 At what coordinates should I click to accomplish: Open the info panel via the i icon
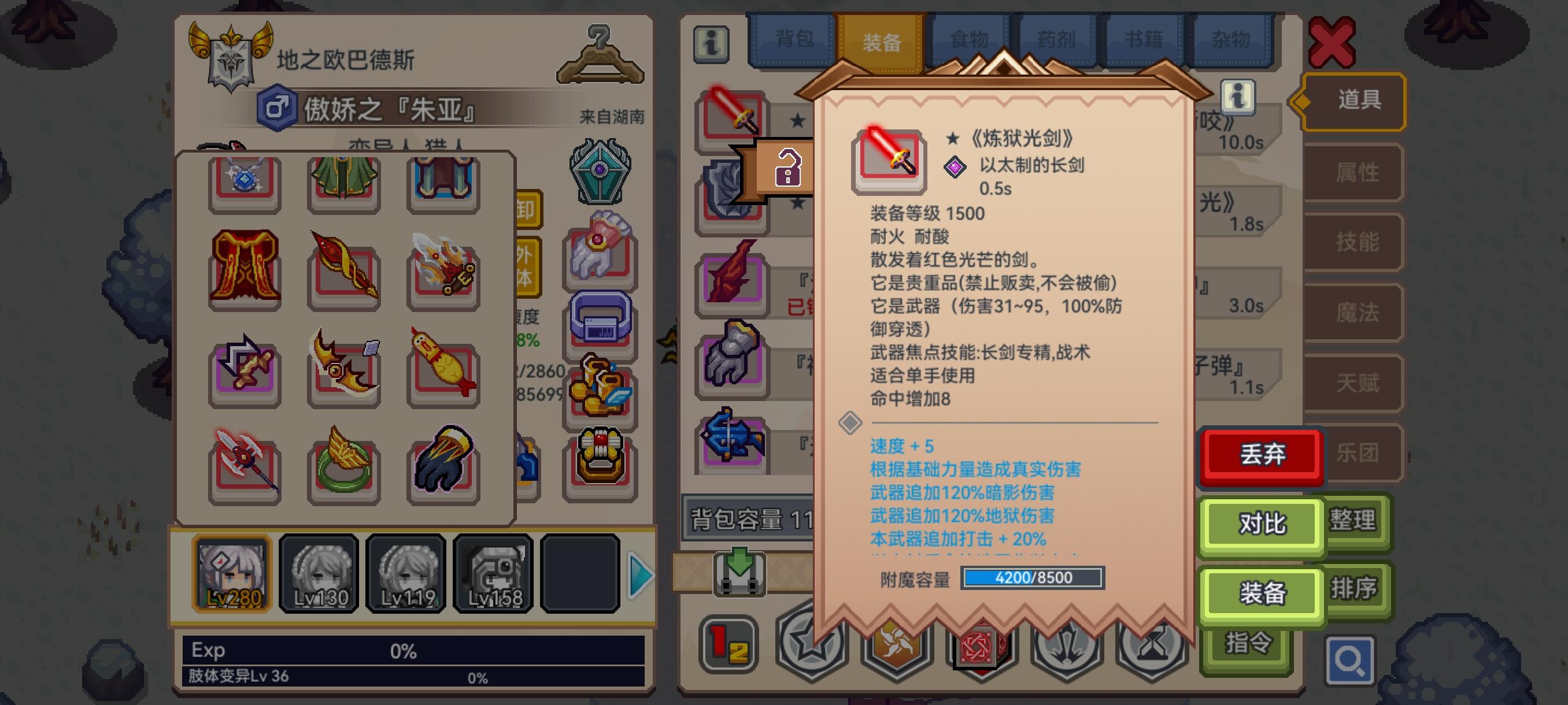pyautogui.click(x=711, y=46)
